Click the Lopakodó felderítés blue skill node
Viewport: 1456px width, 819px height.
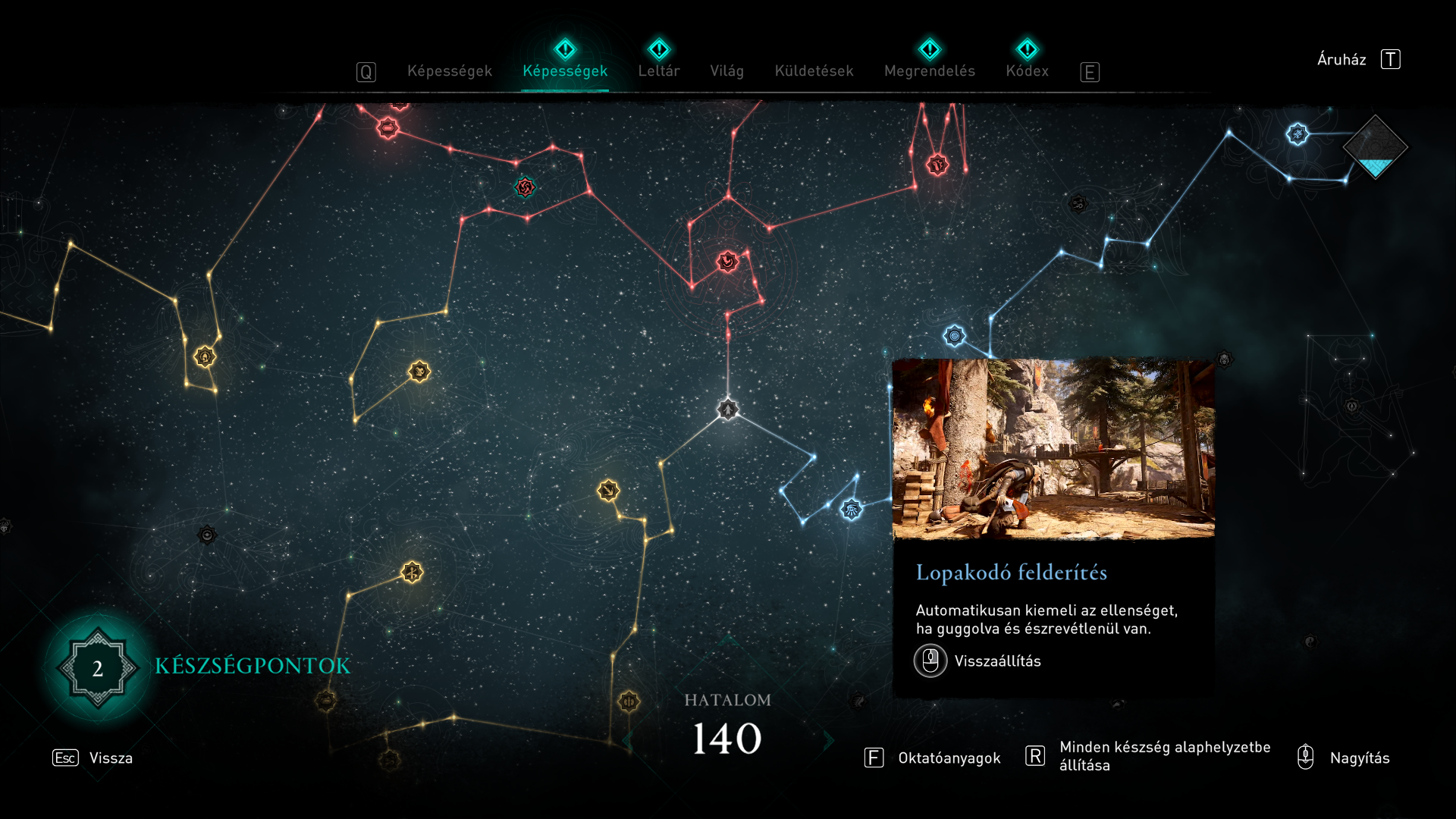[852, 509]
